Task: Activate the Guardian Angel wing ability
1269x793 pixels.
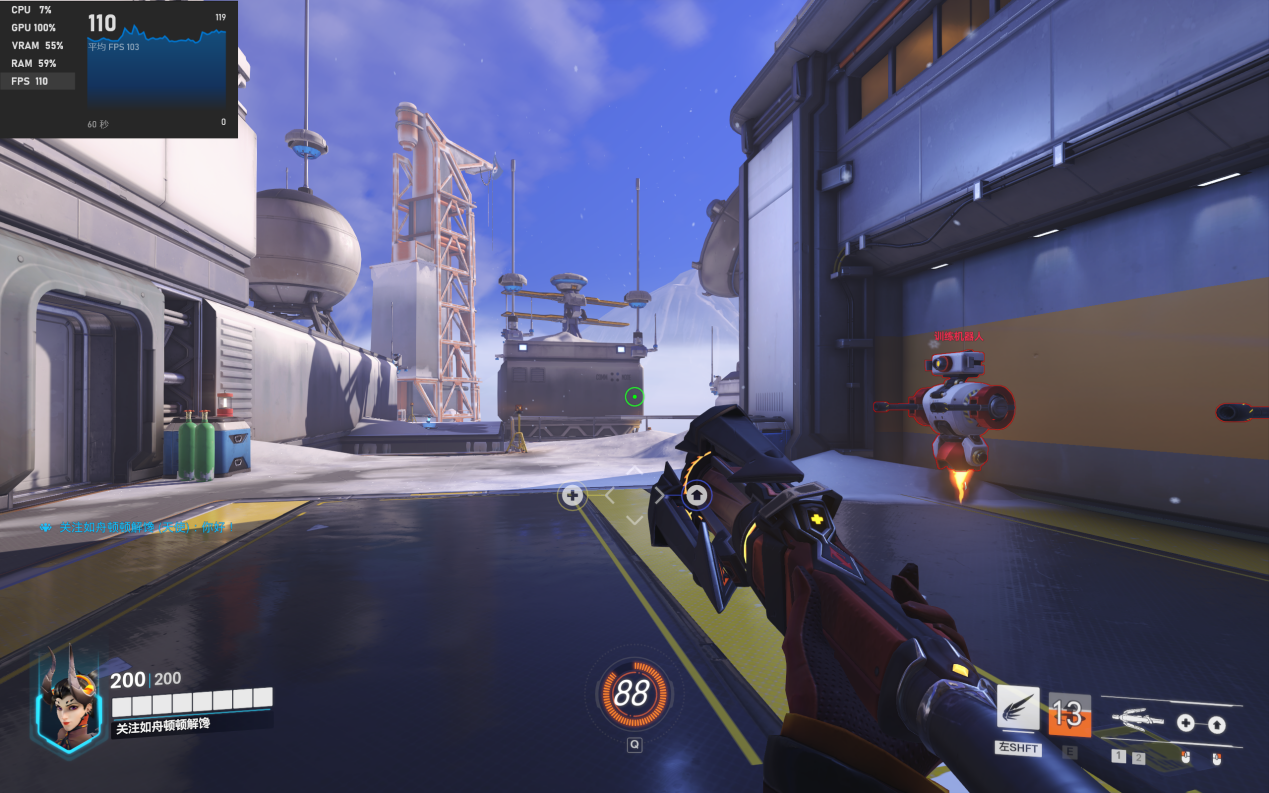Action: pos(1018,709)
